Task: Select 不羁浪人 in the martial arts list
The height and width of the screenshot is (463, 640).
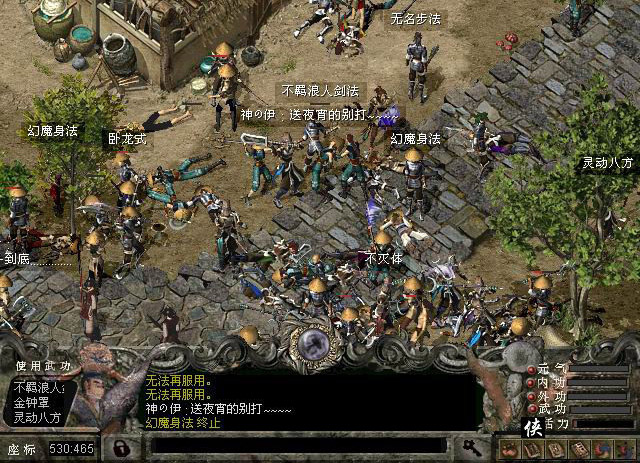Action: pos(36,388)
